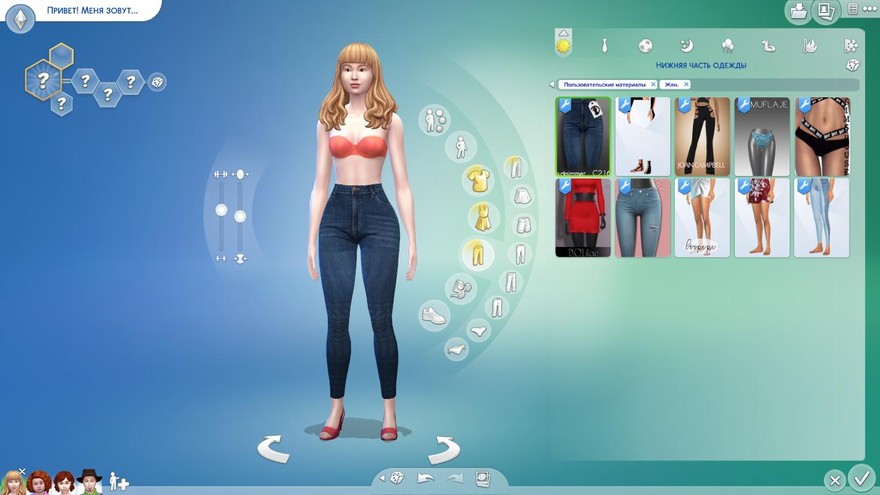The image size is (880, 495).
Task: Confirm the household with the checkmark button
Action: [x=860, y=477]
